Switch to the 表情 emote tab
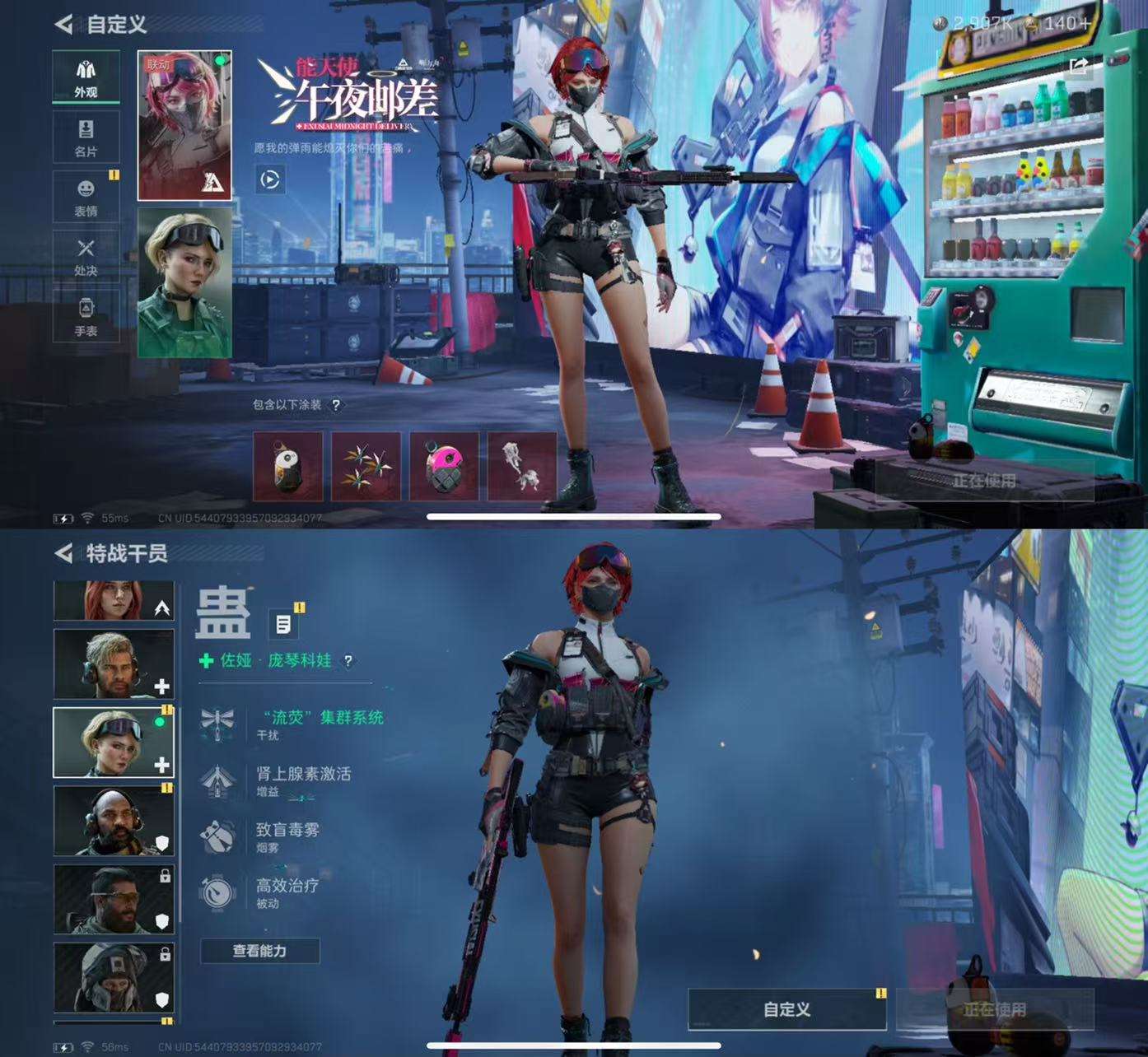 point(85,195)
